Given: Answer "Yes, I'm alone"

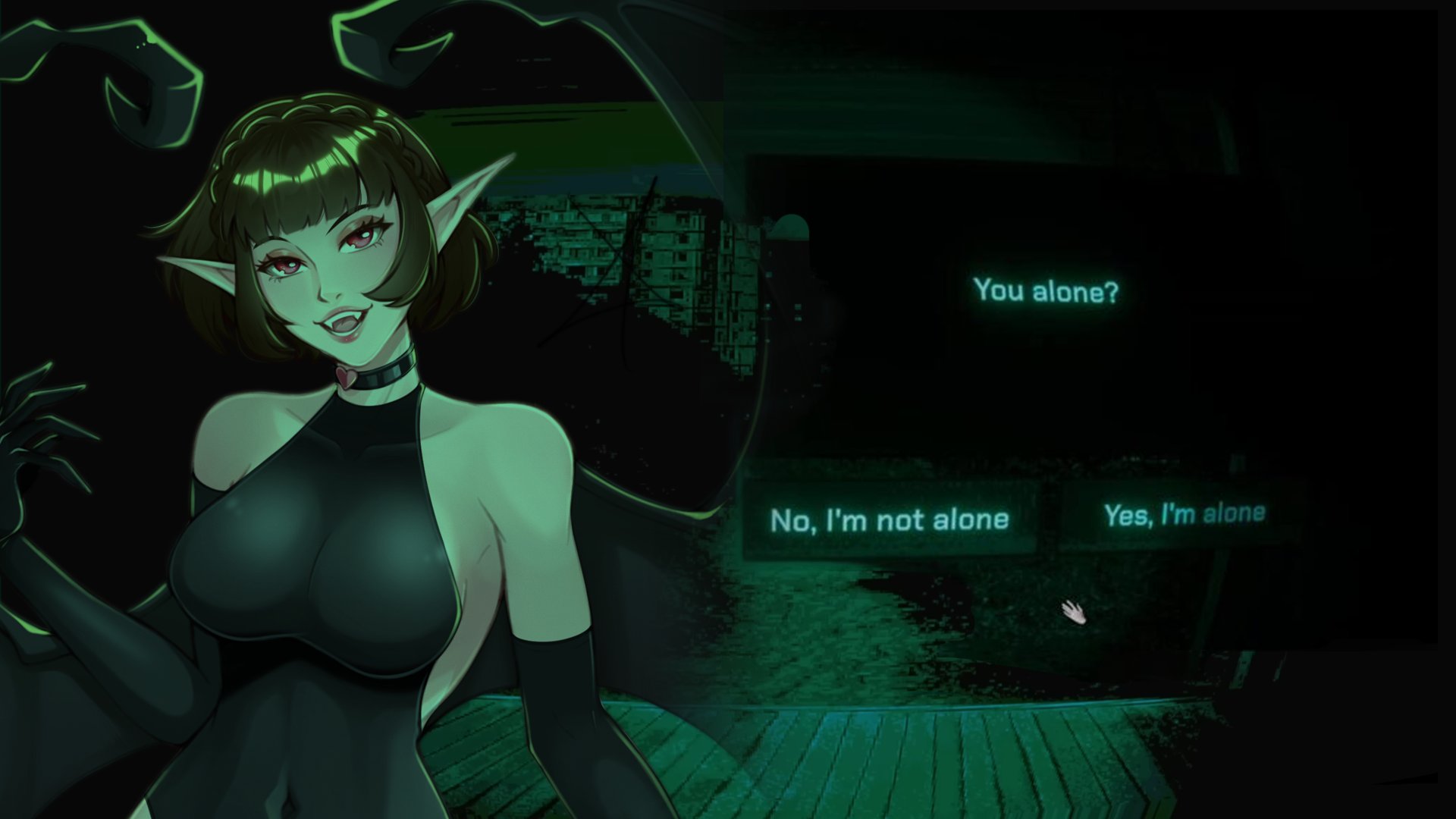Looking at the screenshot, I should [x=1185, y=515].
